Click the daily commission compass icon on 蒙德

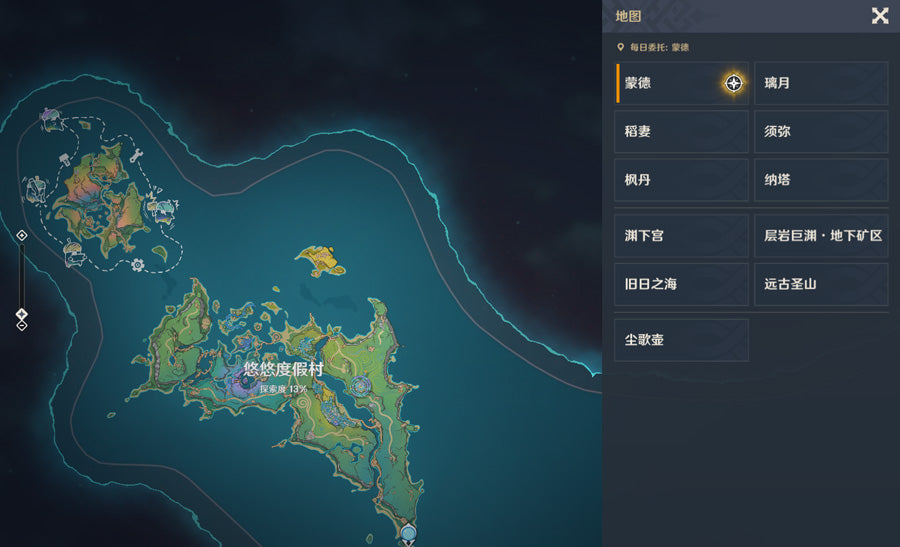(x=734, y=83)
